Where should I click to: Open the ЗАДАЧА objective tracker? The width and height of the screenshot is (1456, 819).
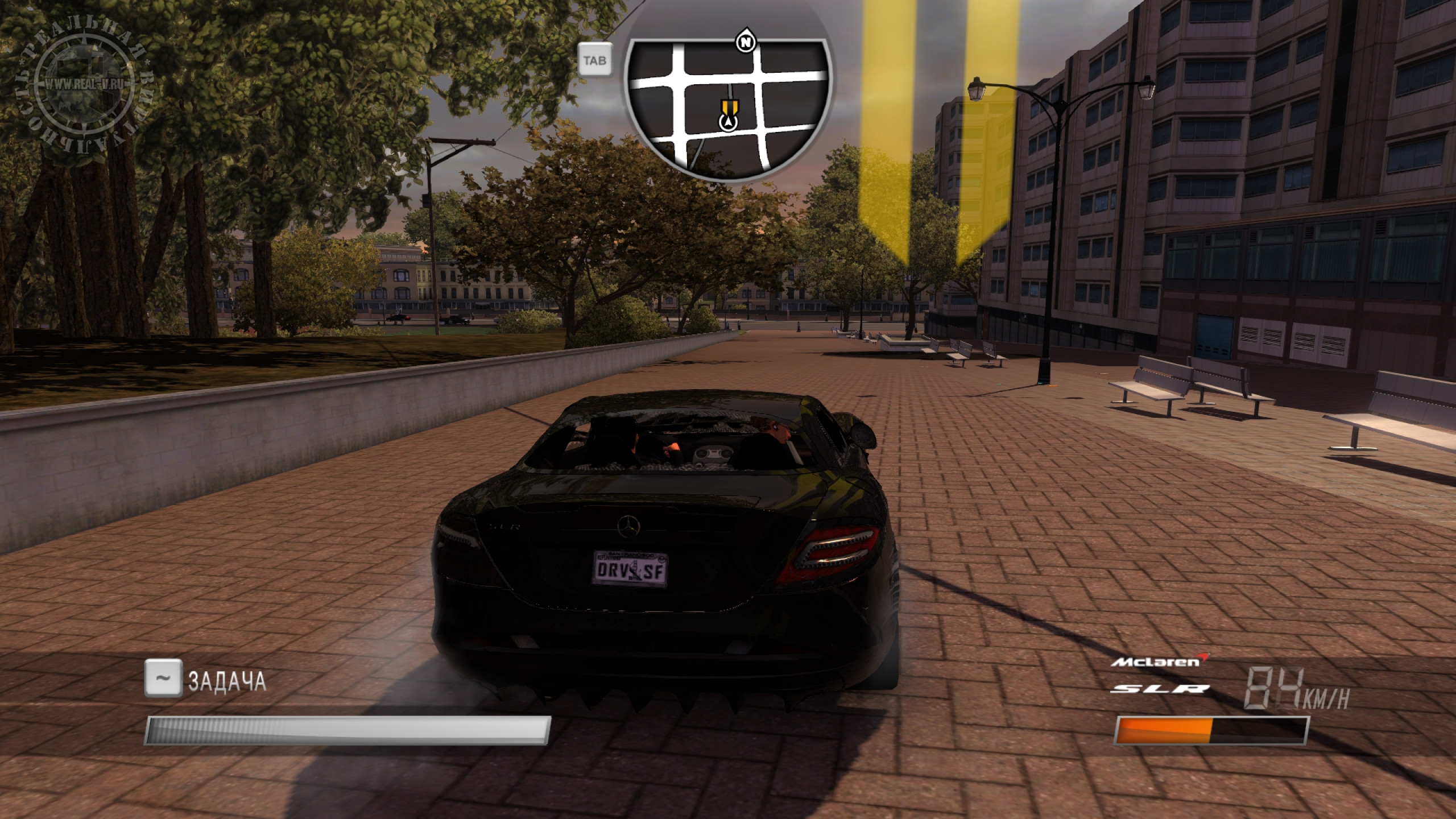pos(226,680)
